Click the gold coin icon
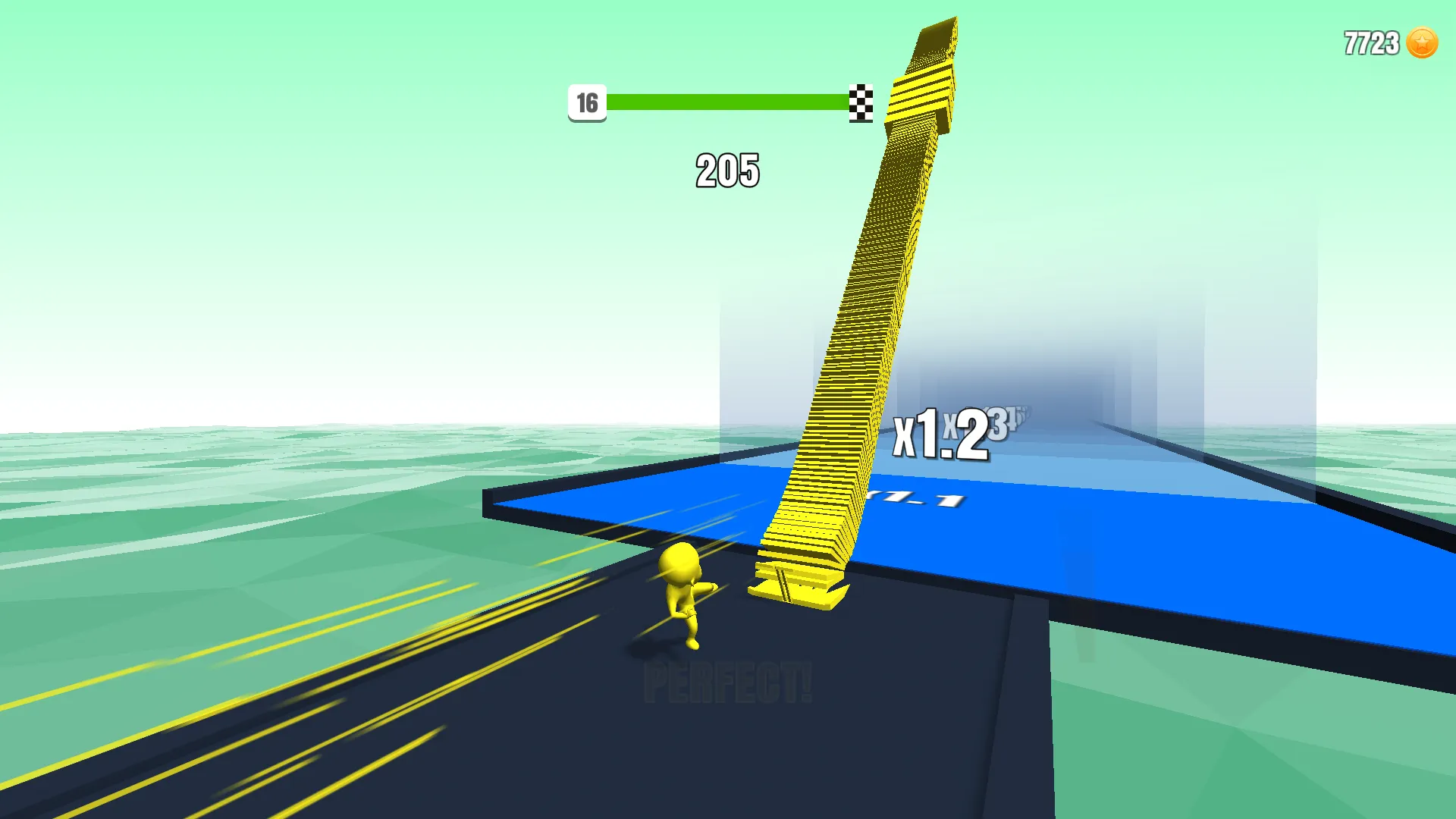The width and height of the screenshot is (1456, 819). 1422,43
